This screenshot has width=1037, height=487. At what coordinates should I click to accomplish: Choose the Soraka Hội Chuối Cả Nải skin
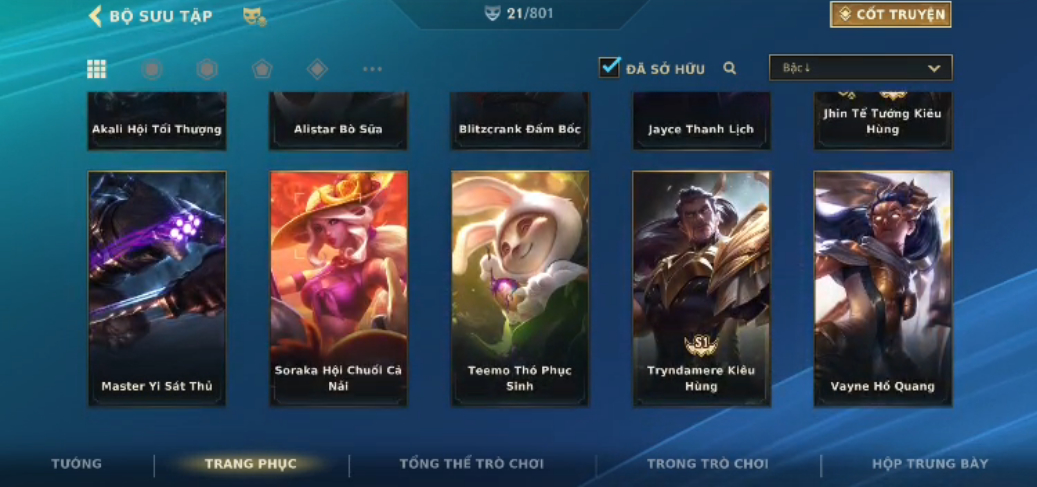(338, 288)
